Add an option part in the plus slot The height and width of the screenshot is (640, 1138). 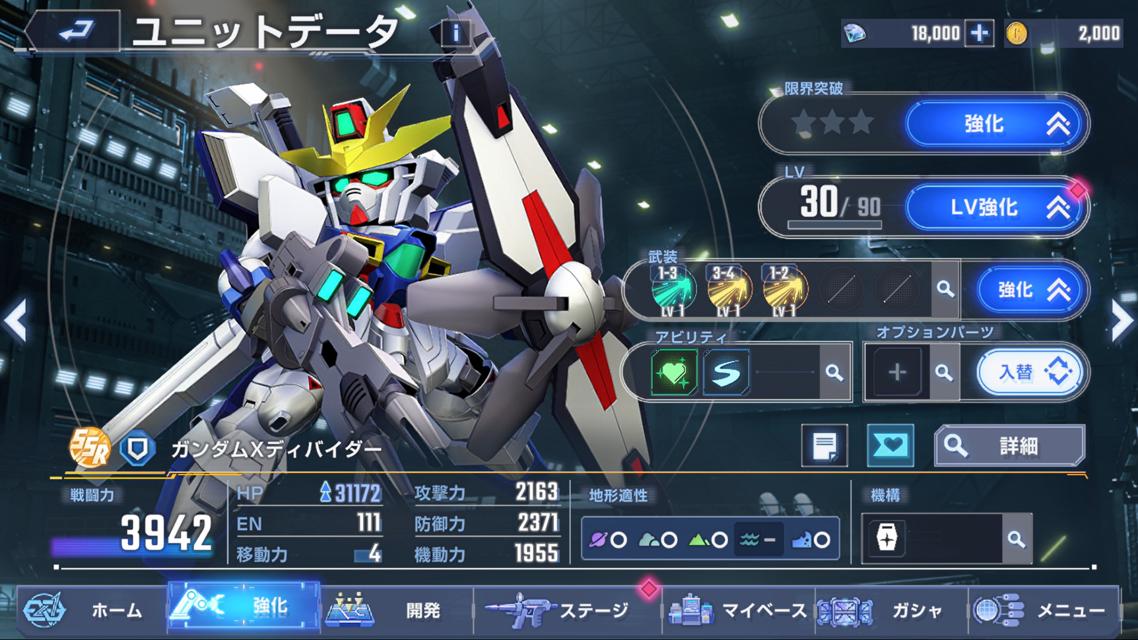point(897,373)
